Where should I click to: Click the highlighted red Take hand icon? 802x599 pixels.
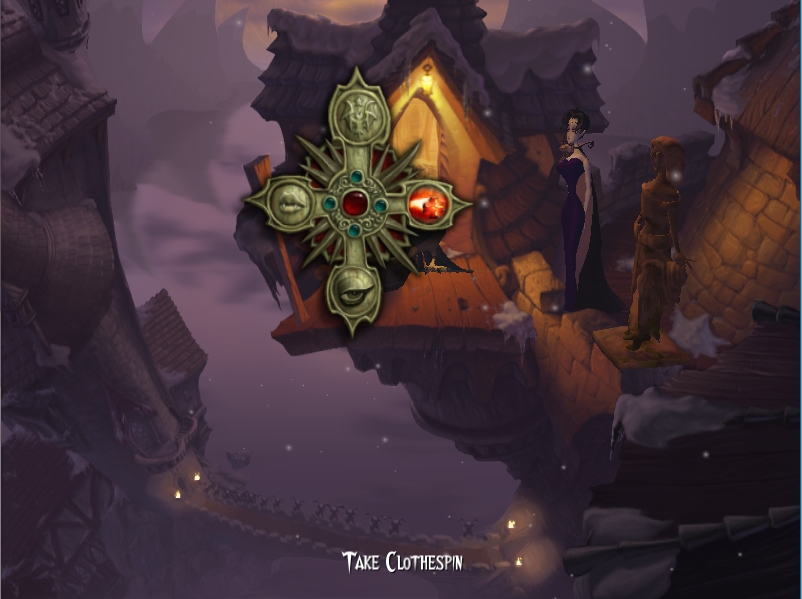[x=429, y=206]
